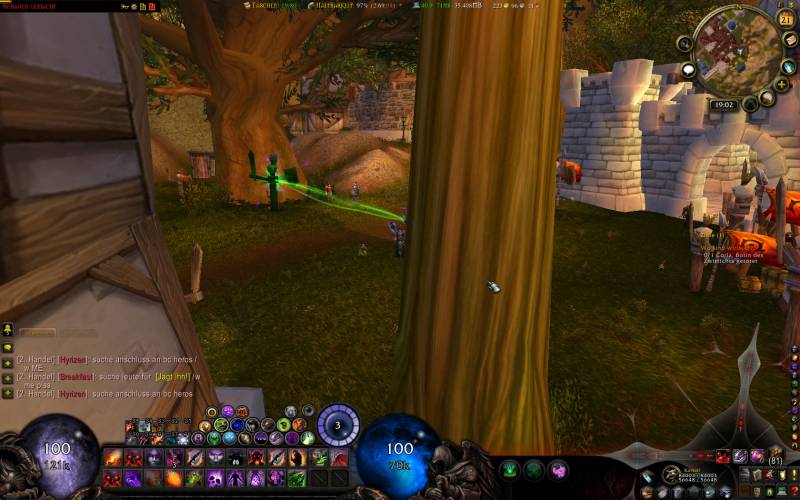800x500 pixels.
Task: Open the calendar button showing 21
Action: point(786,18)
